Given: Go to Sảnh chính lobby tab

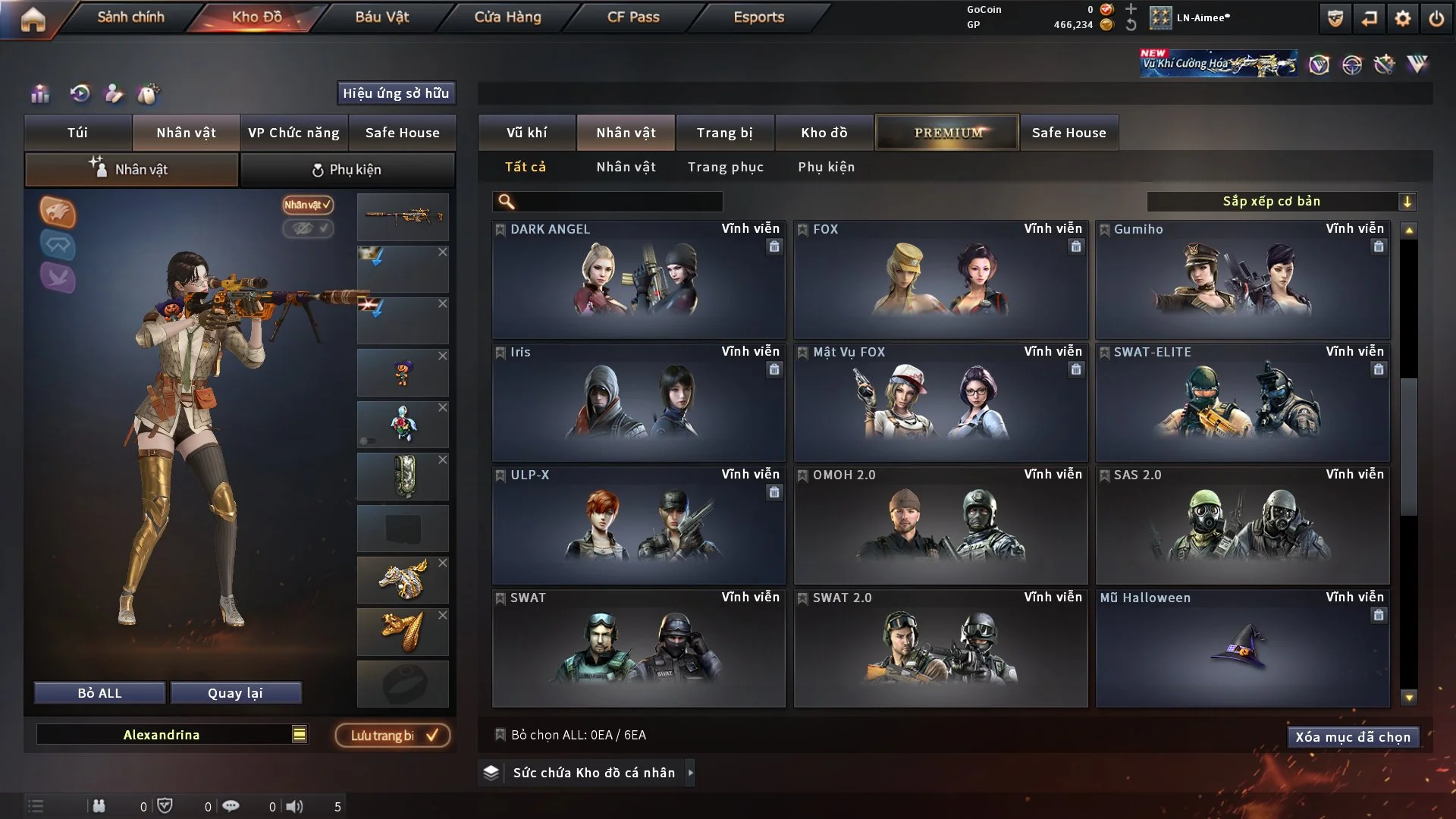Looking at the screenshot, I should pos(130,17).
